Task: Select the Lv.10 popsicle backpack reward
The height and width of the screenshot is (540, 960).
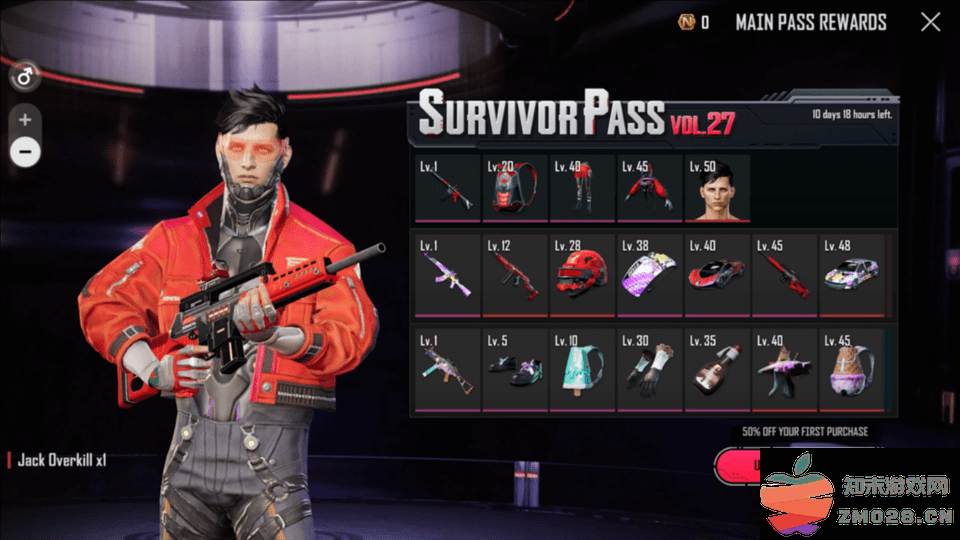Action: (582, 368)
